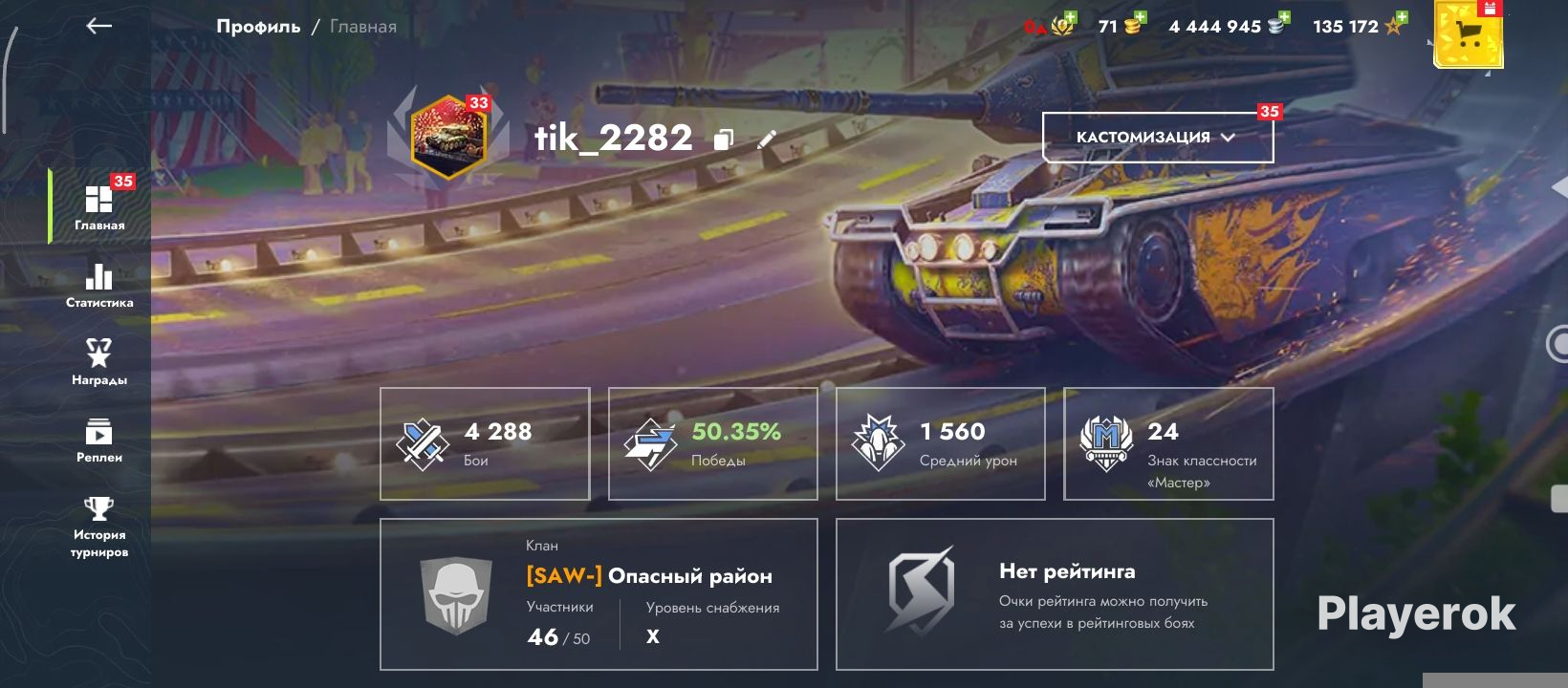Expand the Кастомизация dropdown
The width and height of the screenshot is (1568, 688).
coord(1157,138)
